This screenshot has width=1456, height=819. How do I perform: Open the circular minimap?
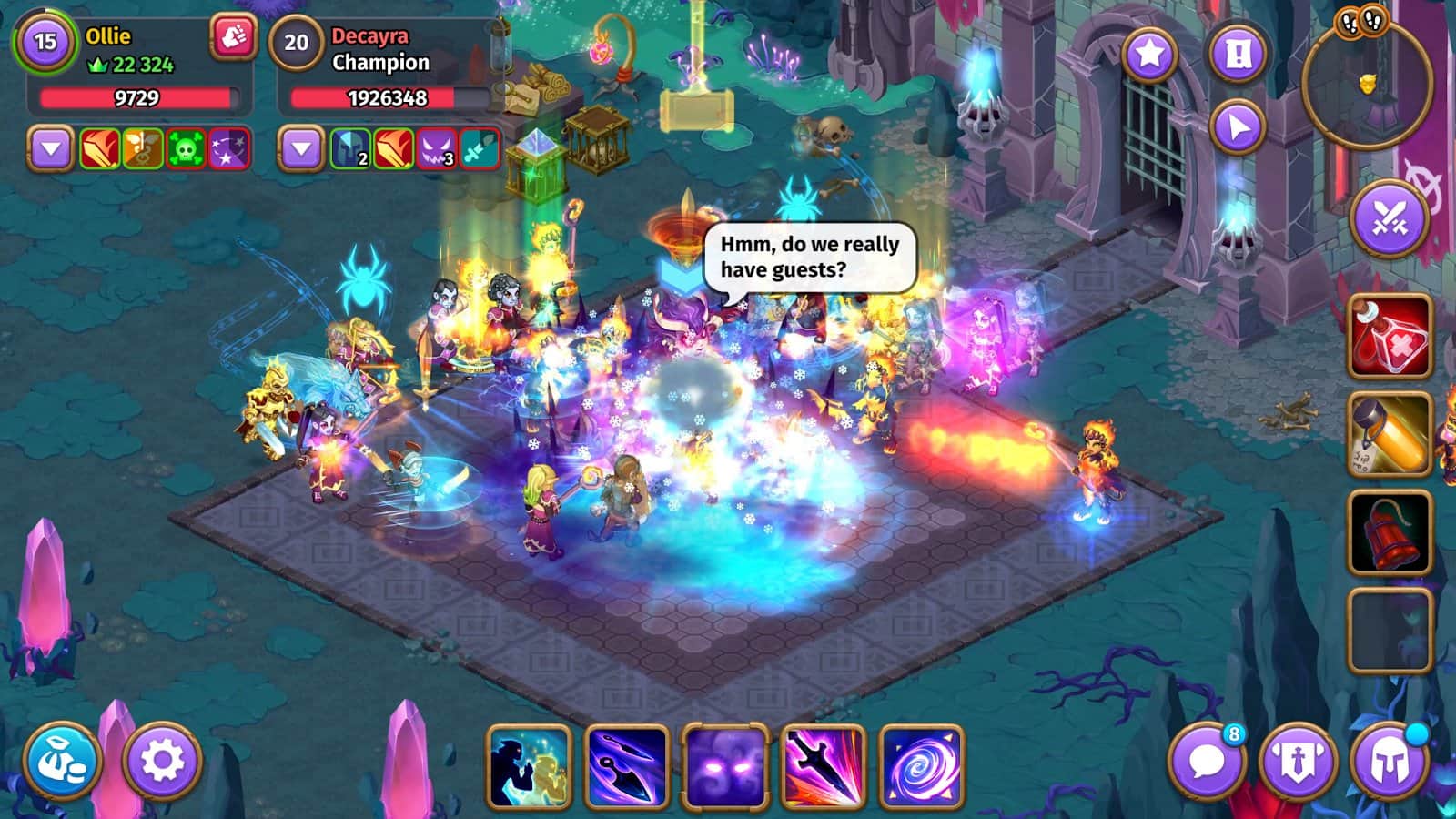(1367, 84)
